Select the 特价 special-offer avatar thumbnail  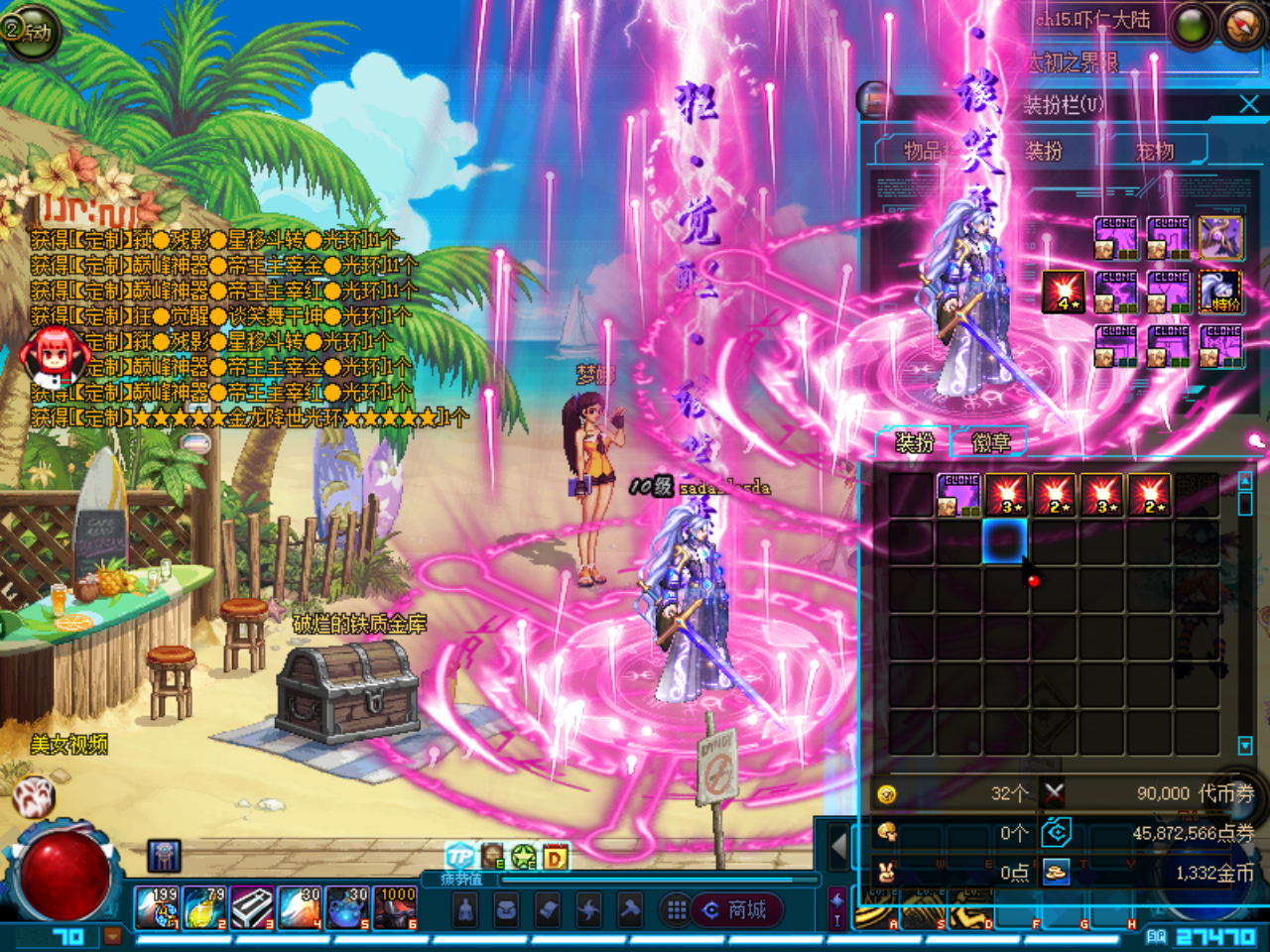coord(1219,292)
